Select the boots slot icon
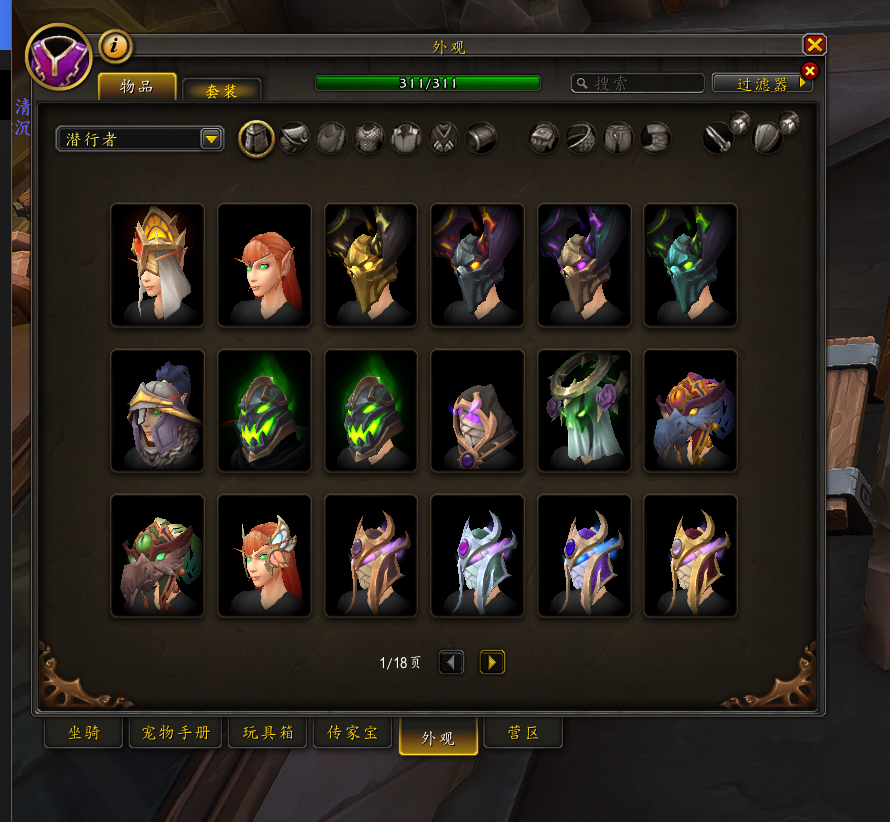Image resolution: width=890 pixels, height=822 pixels. click(x=655, y=138)
